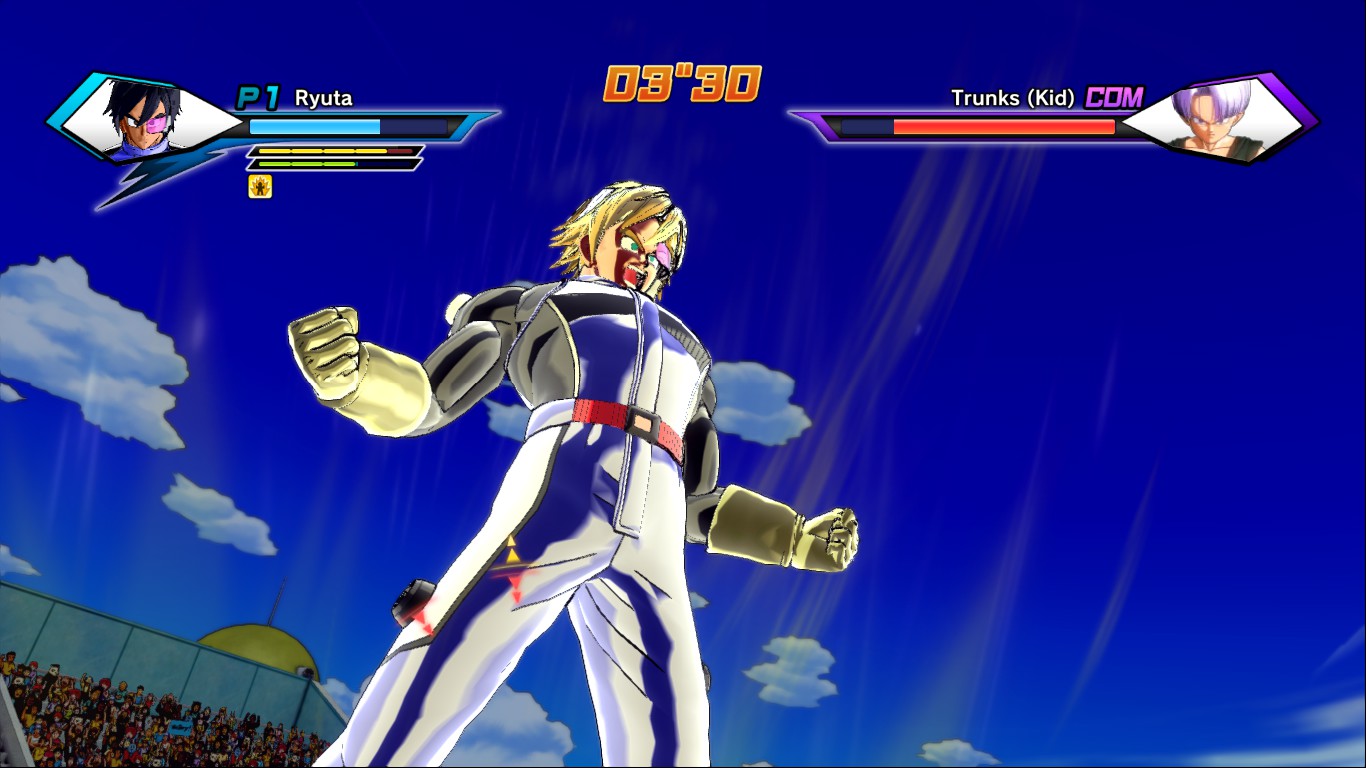Click the yellow status icon under Ryuta's gauges
This screenshot has width=1366, height=768.
pyautogui.click(x=260, y=186)
